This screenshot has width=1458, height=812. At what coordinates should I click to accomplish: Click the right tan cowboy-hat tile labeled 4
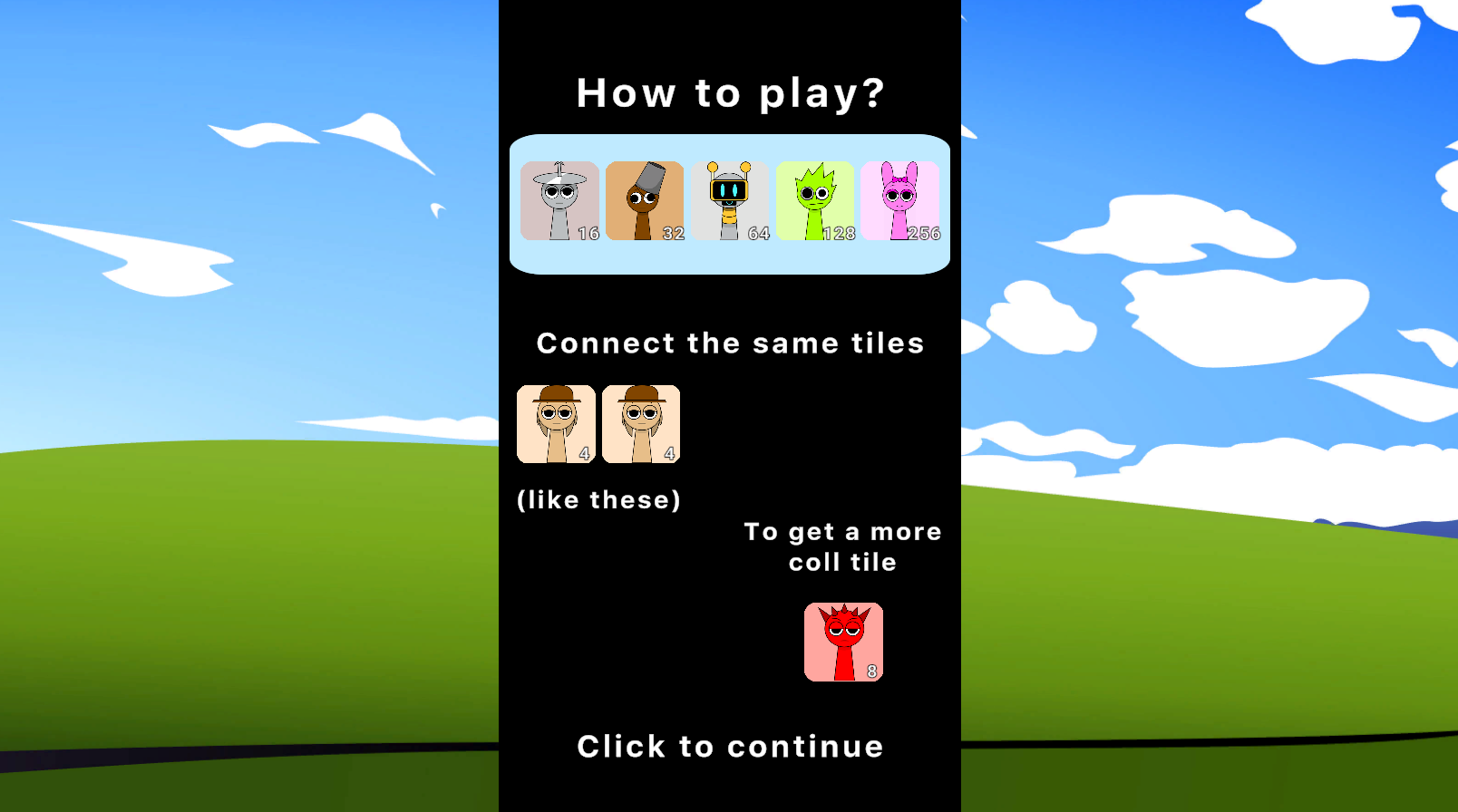point(641,424)
